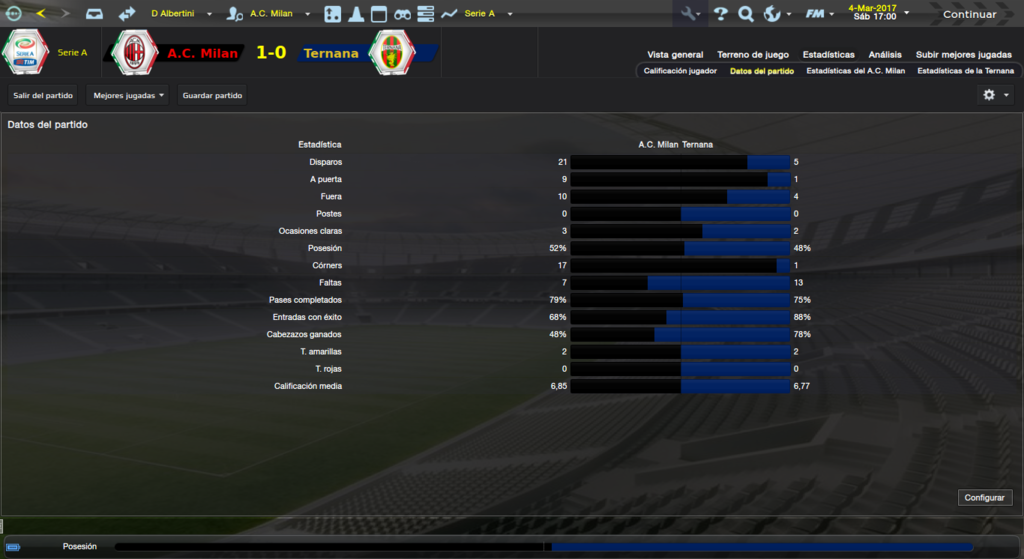Open the gear settings dropdown

pyautogui.click(x=994, y=95)
